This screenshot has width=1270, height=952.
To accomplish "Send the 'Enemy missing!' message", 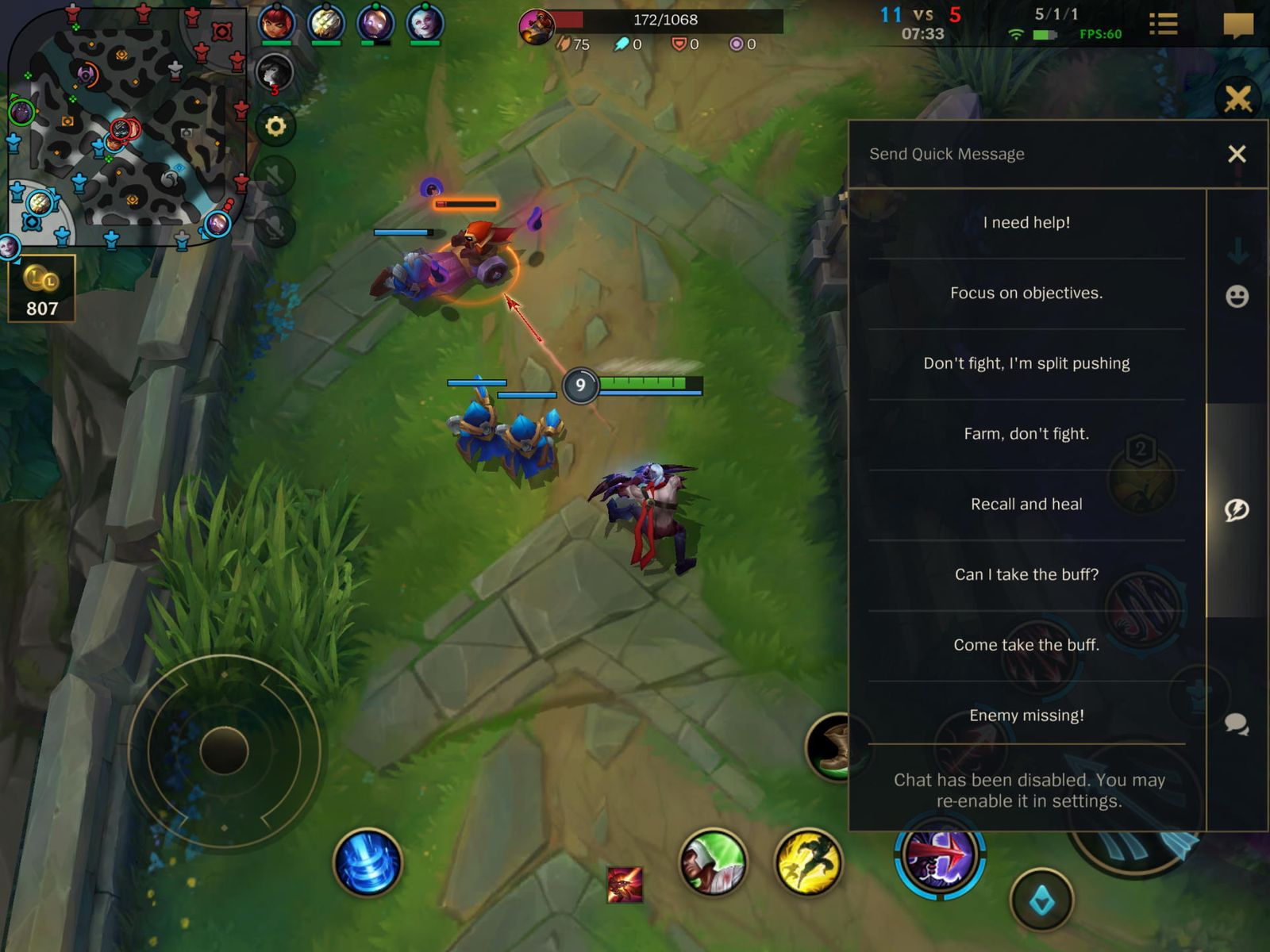I will click(x=1026, y=715).
